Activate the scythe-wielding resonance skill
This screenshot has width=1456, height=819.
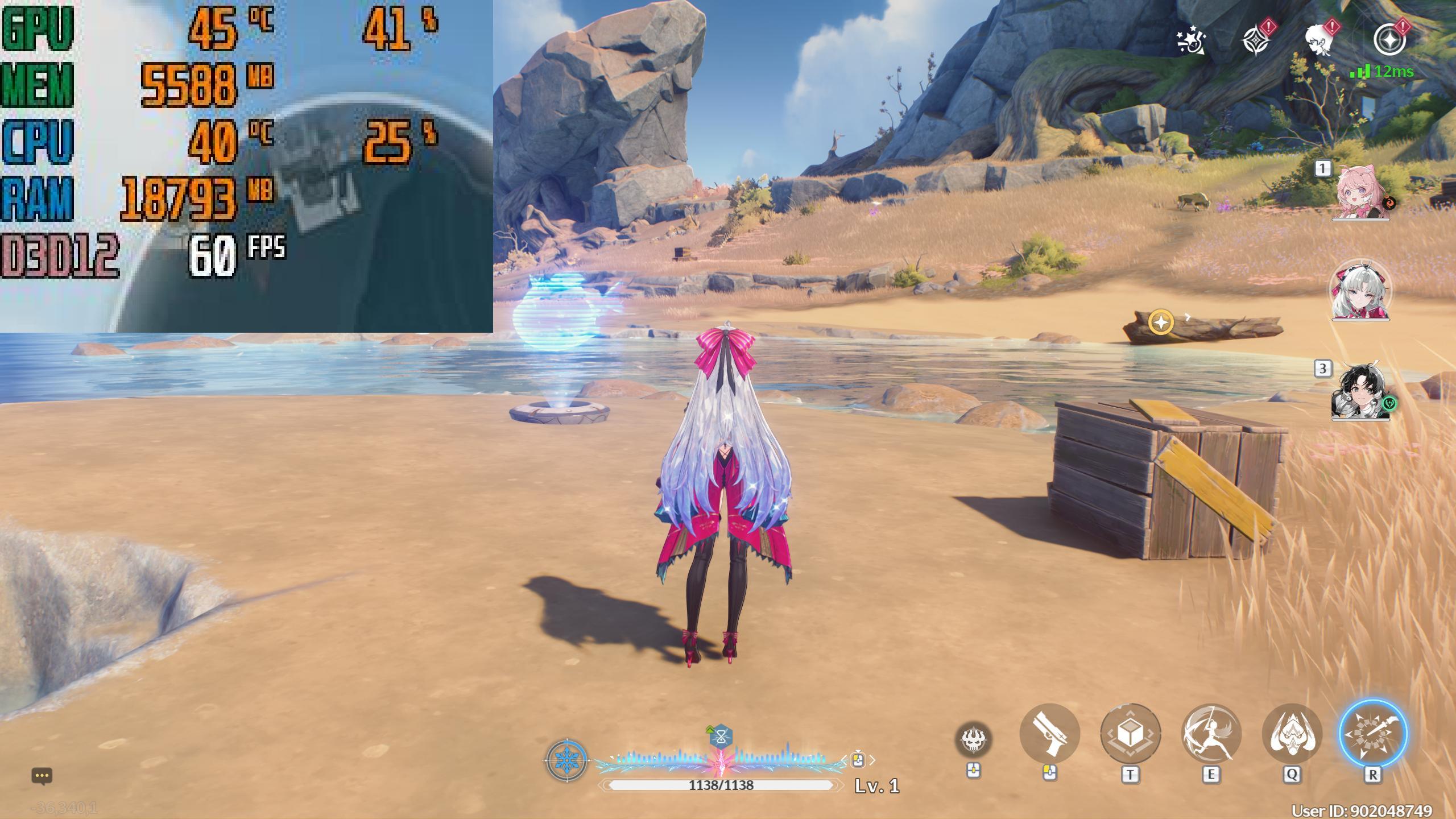[x=1211, y=734]
